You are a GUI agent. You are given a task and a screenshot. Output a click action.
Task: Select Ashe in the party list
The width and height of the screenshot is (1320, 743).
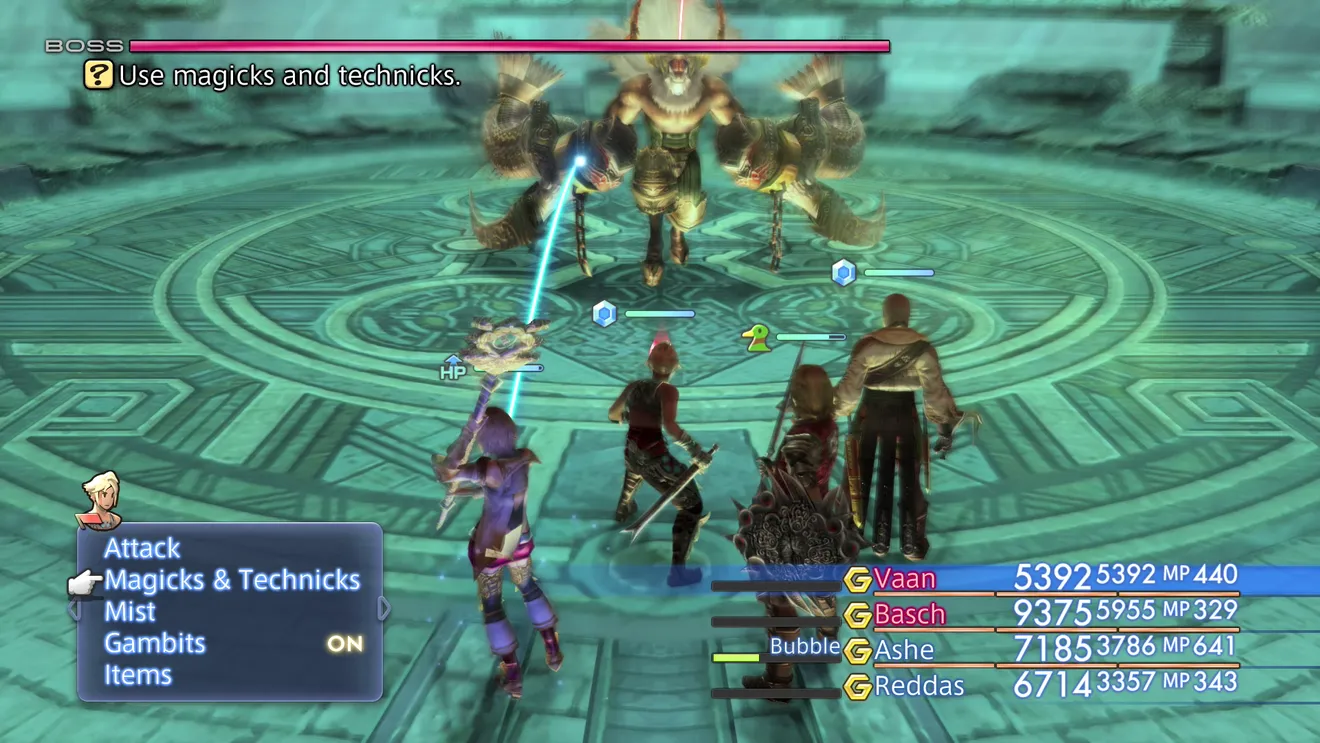click(903, 650)
